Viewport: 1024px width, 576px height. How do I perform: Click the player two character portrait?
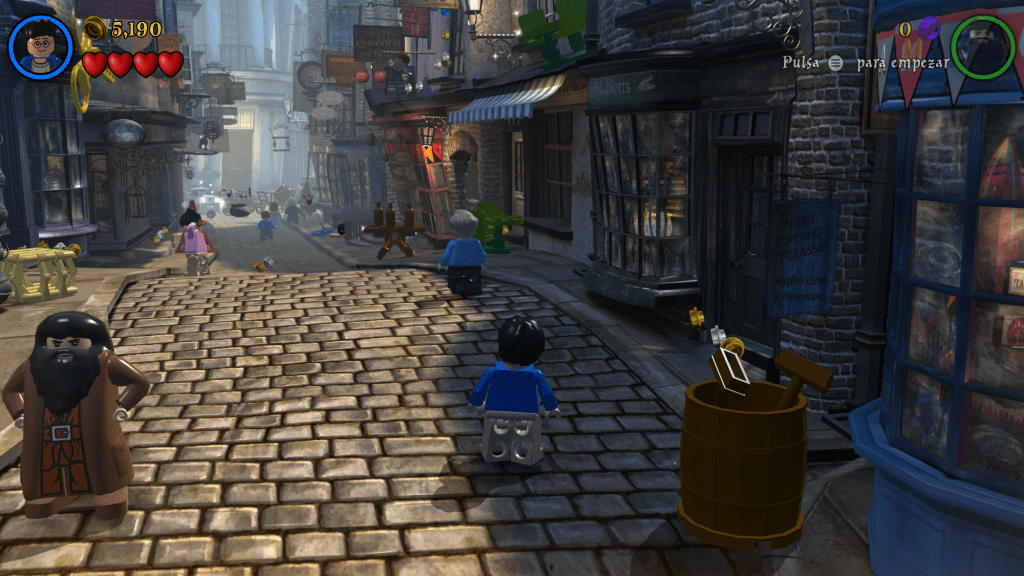coord(982,47)
